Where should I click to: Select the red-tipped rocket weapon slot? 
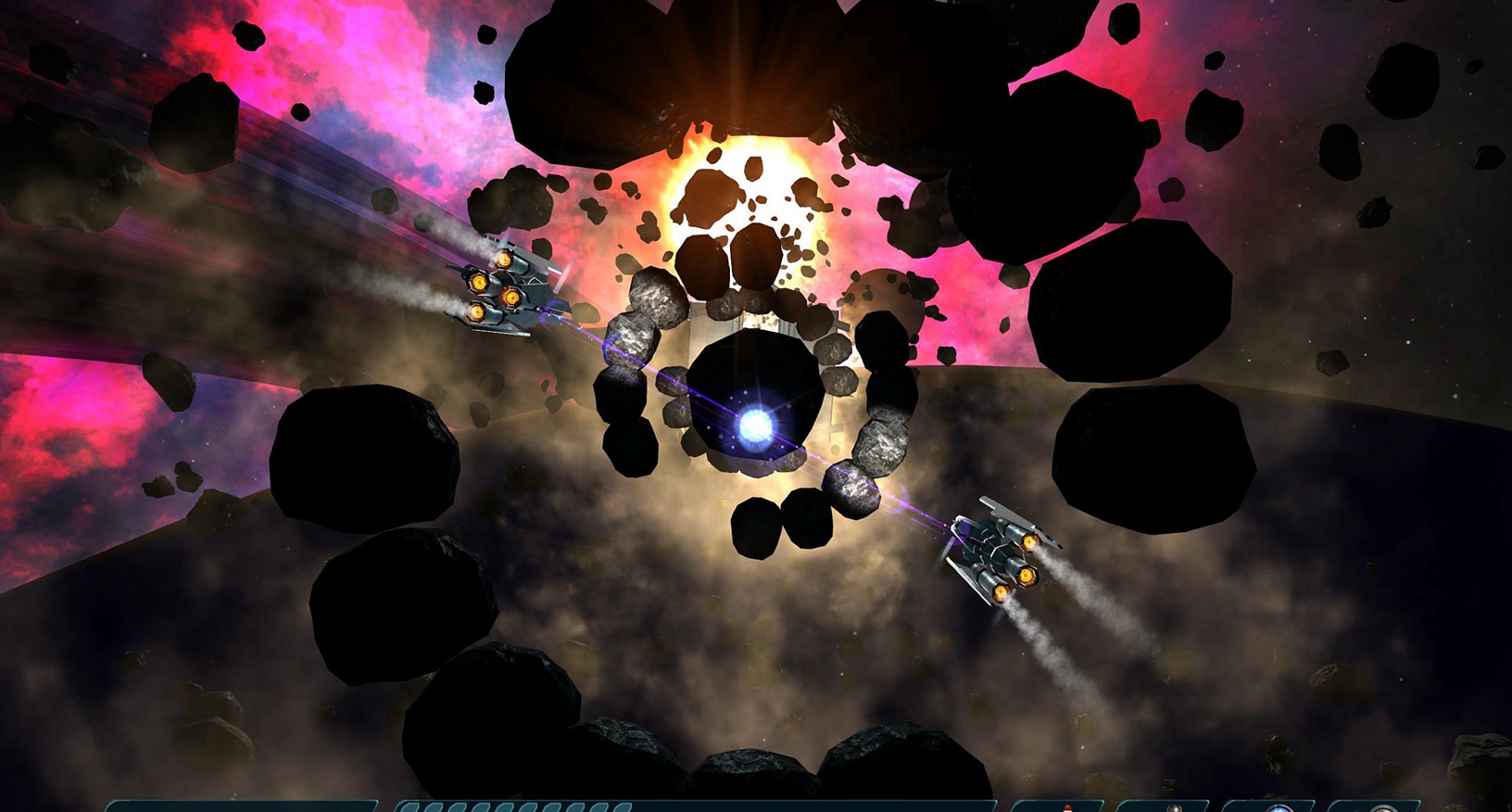point(1065,806)
